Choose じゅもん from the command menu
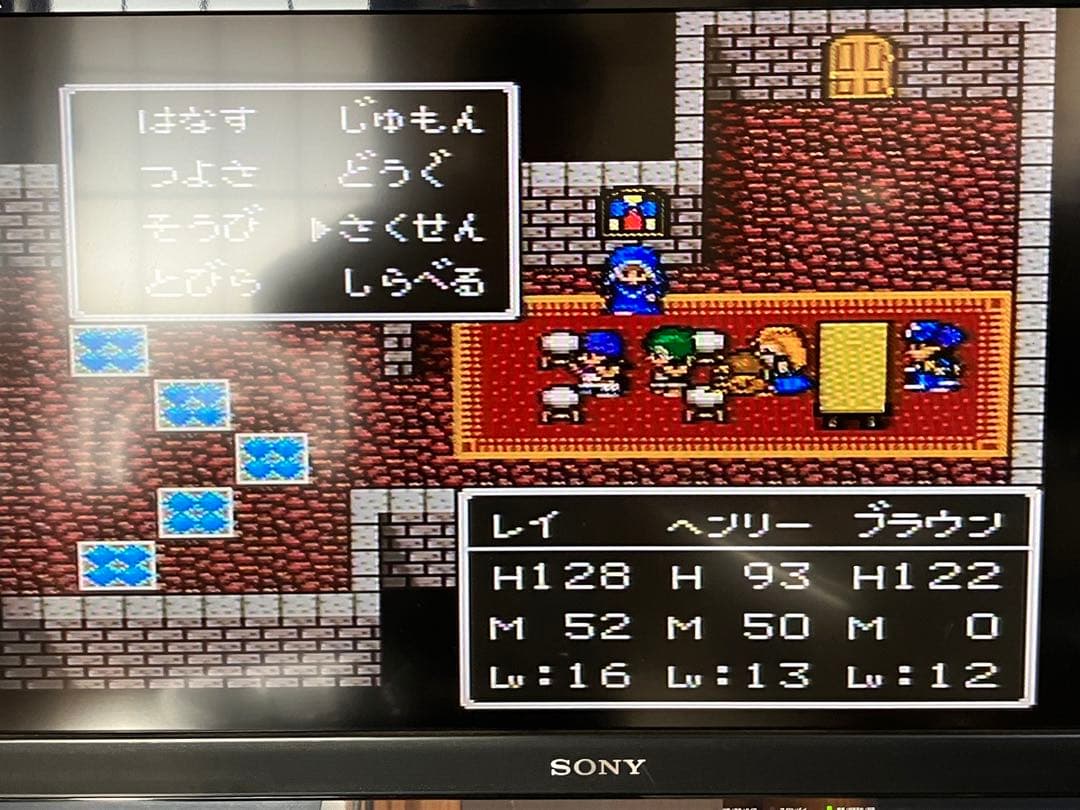 pos(410,121)
